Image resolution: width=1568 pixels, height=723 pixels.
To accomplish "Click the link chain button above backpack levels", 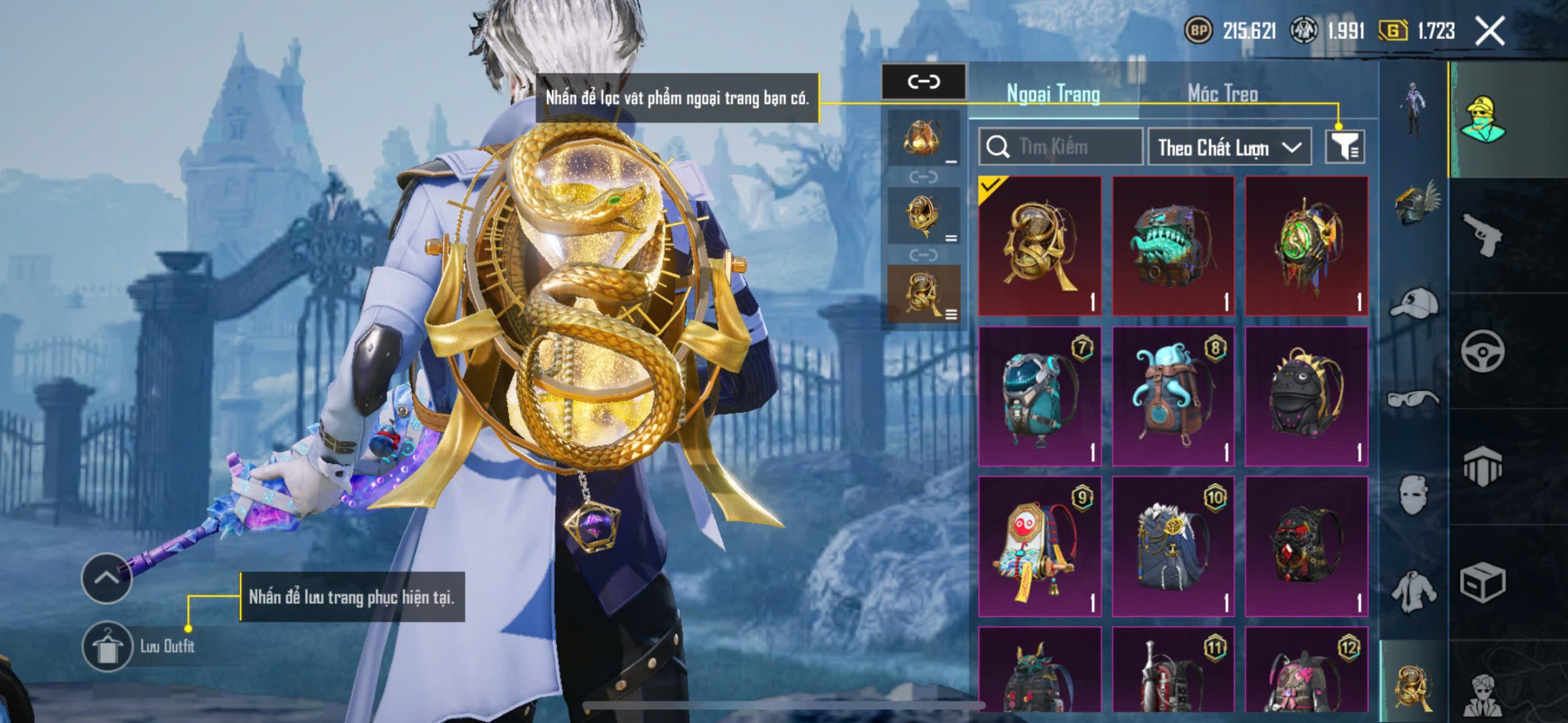I will tap(923, 81).
